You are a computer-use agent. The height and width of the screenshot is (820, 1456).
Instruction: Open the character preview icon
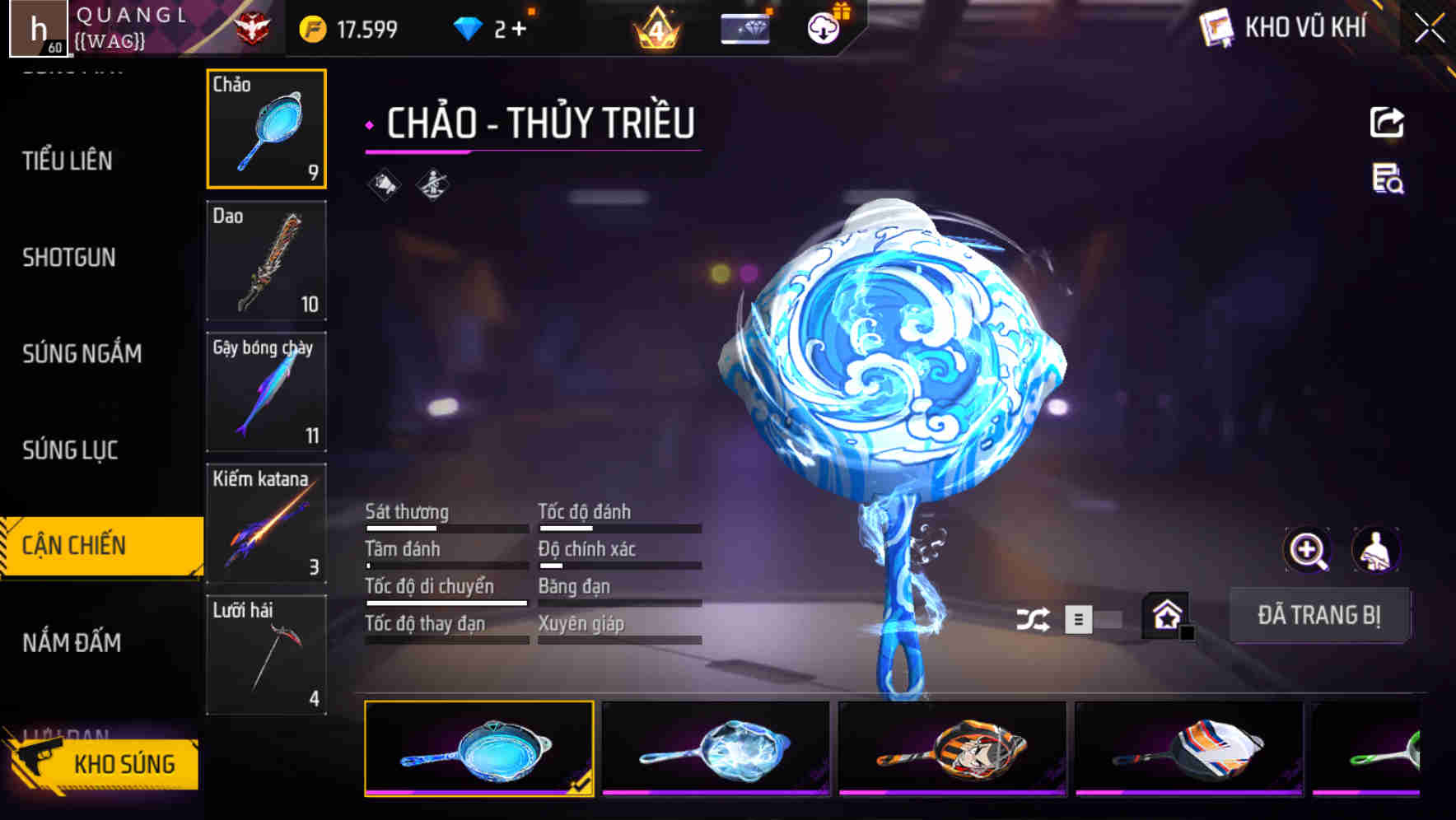pos(1374,549)
